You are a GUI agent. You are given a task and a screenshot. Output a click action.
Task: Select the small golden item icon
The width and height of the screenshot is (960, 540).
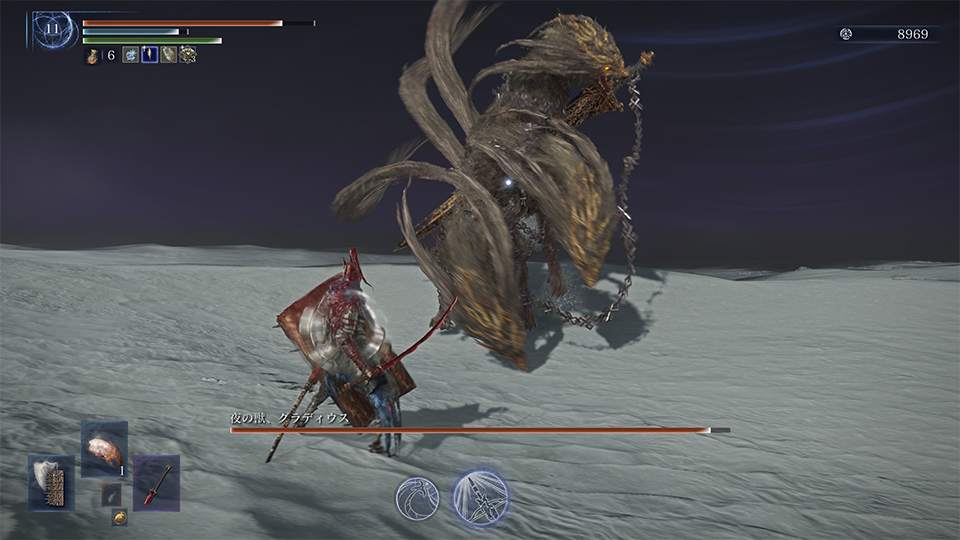[x=119, y=517]
